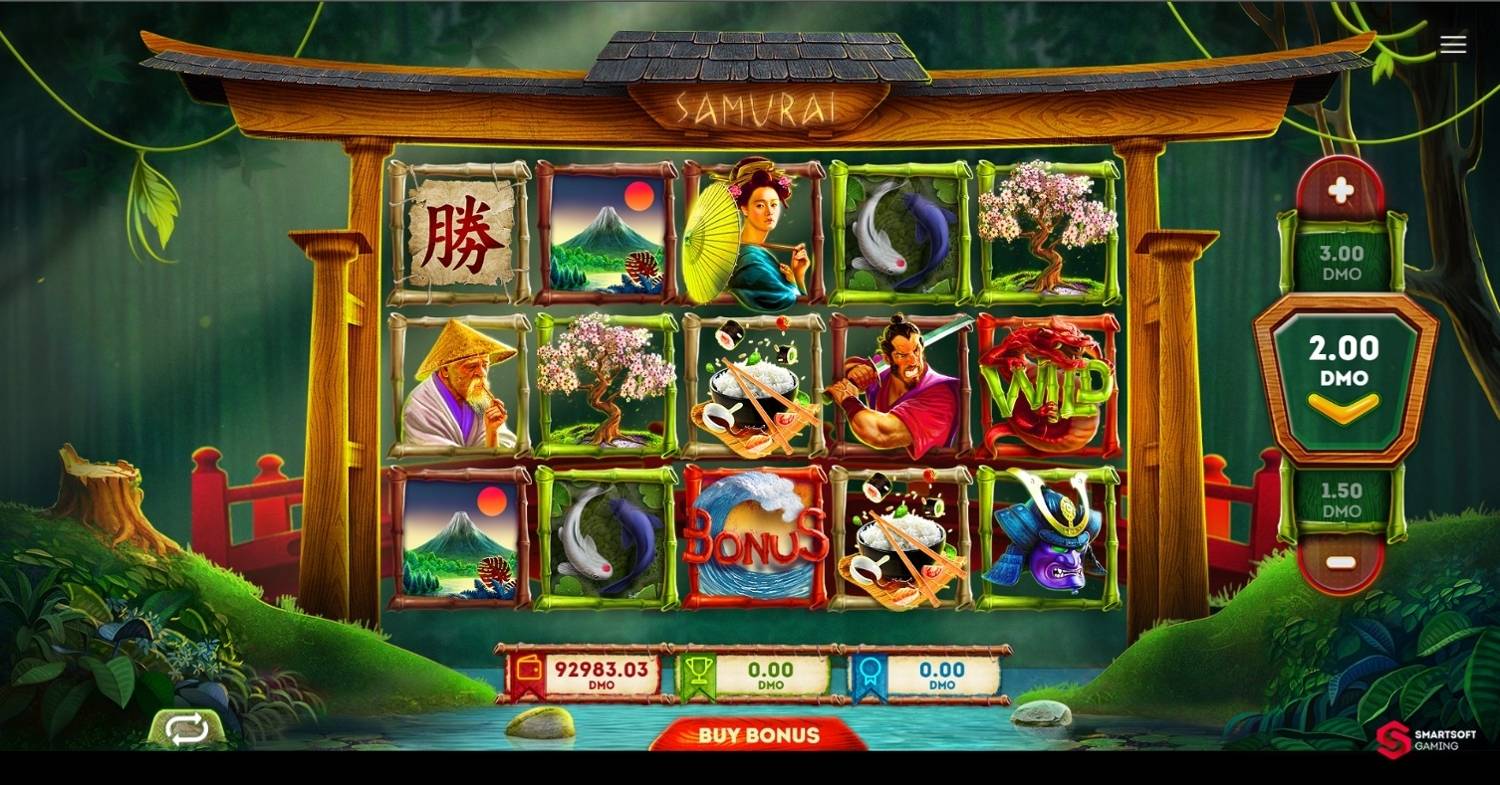1500x785 pixels.
Task: Increase bet with the plus button
Action: tap(1341, 190)
